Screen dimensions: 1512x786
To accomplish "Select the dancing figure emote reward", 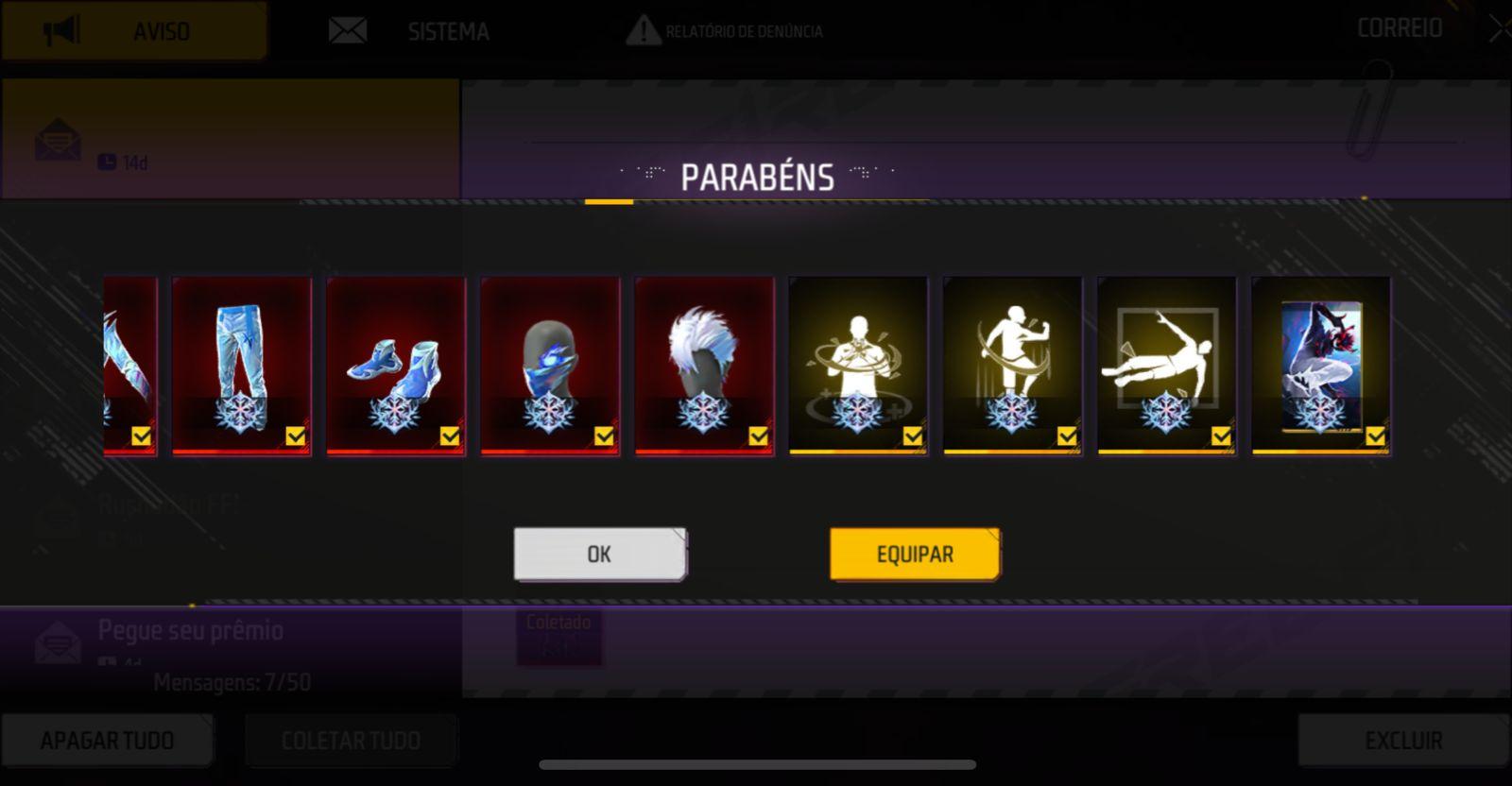I will pos(1012,366).
